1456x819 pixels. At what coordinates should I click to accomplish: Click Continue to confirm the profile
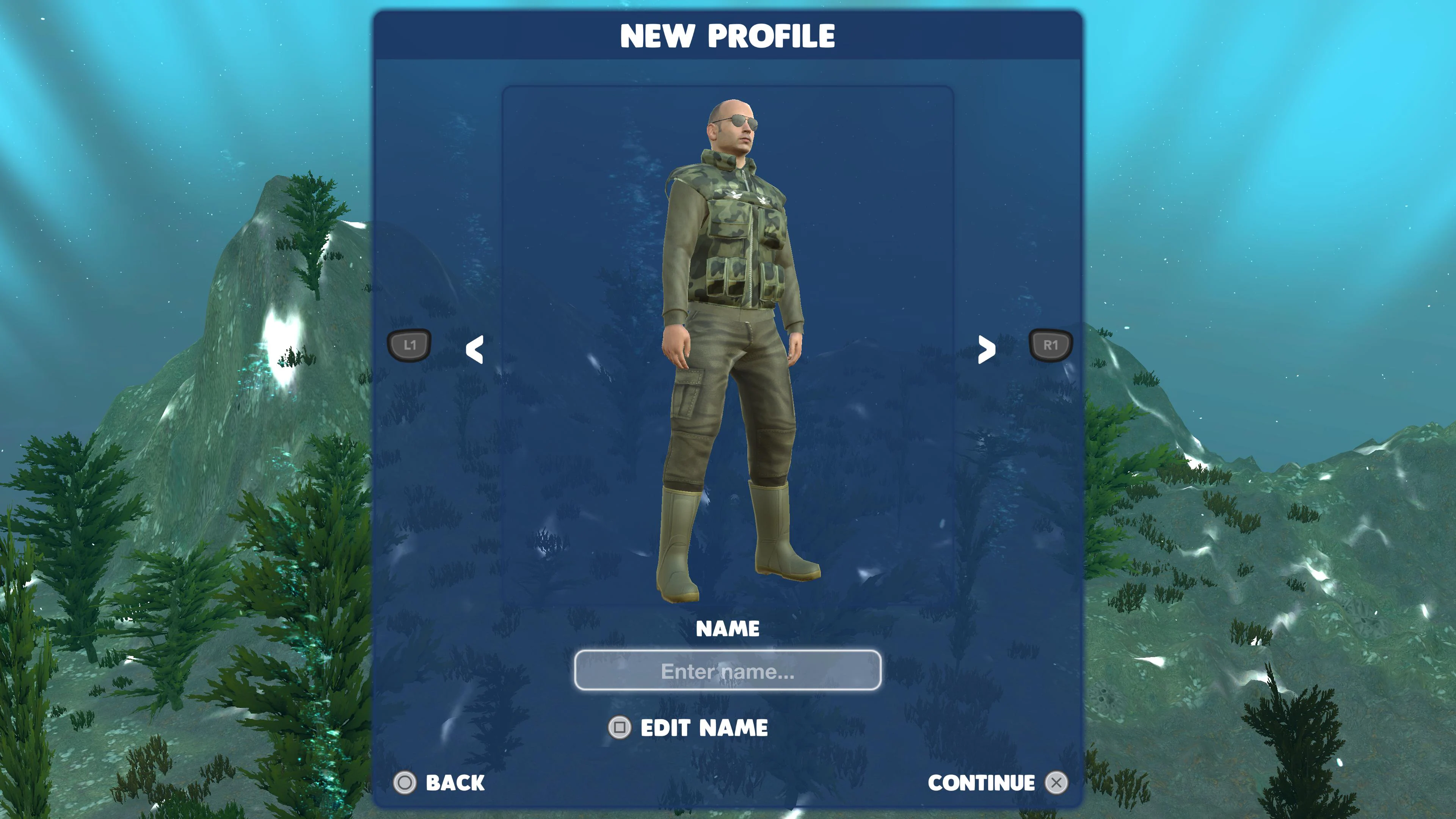[x=981, y=783]
